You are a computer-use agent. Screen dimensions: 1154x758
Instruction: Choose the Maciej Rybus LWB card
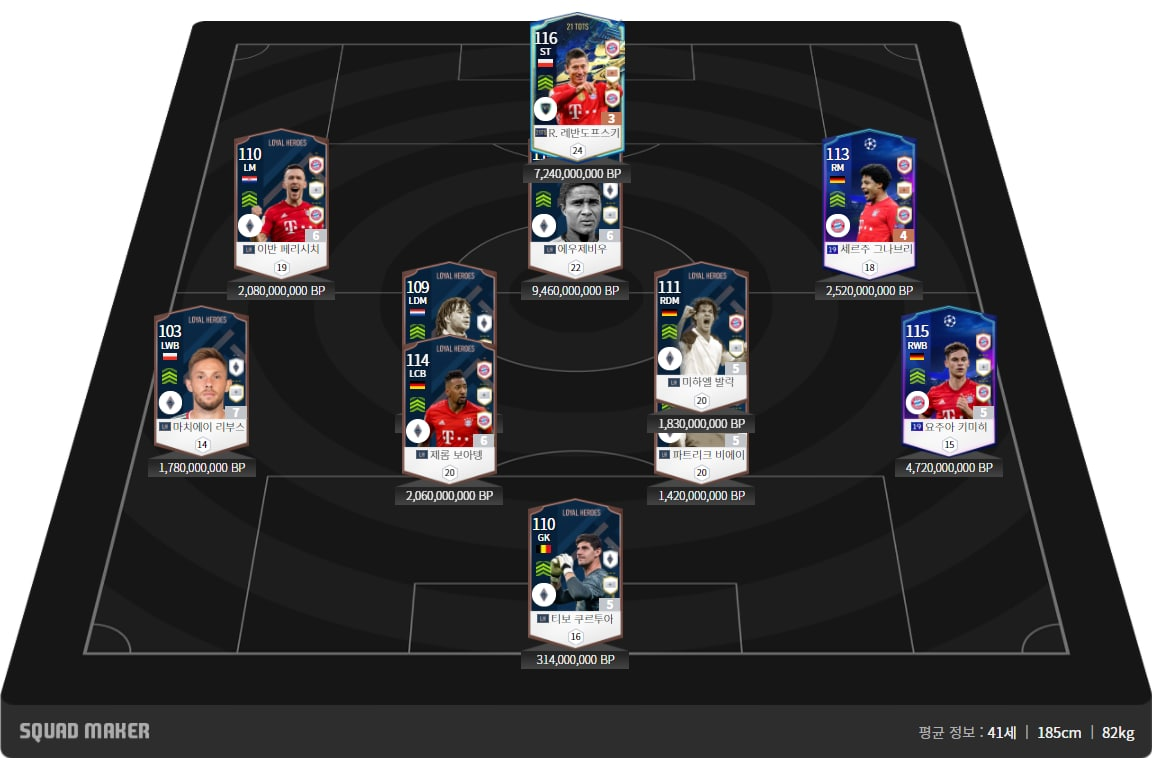(x=201, y=370)
